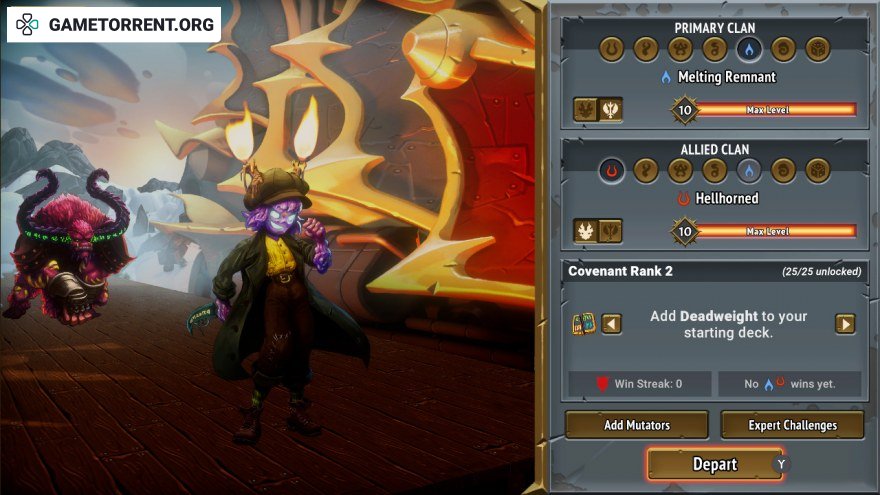Pick the swirl clan icon under Primary Clan
The image size is (880, 495).
click(784, 49)
